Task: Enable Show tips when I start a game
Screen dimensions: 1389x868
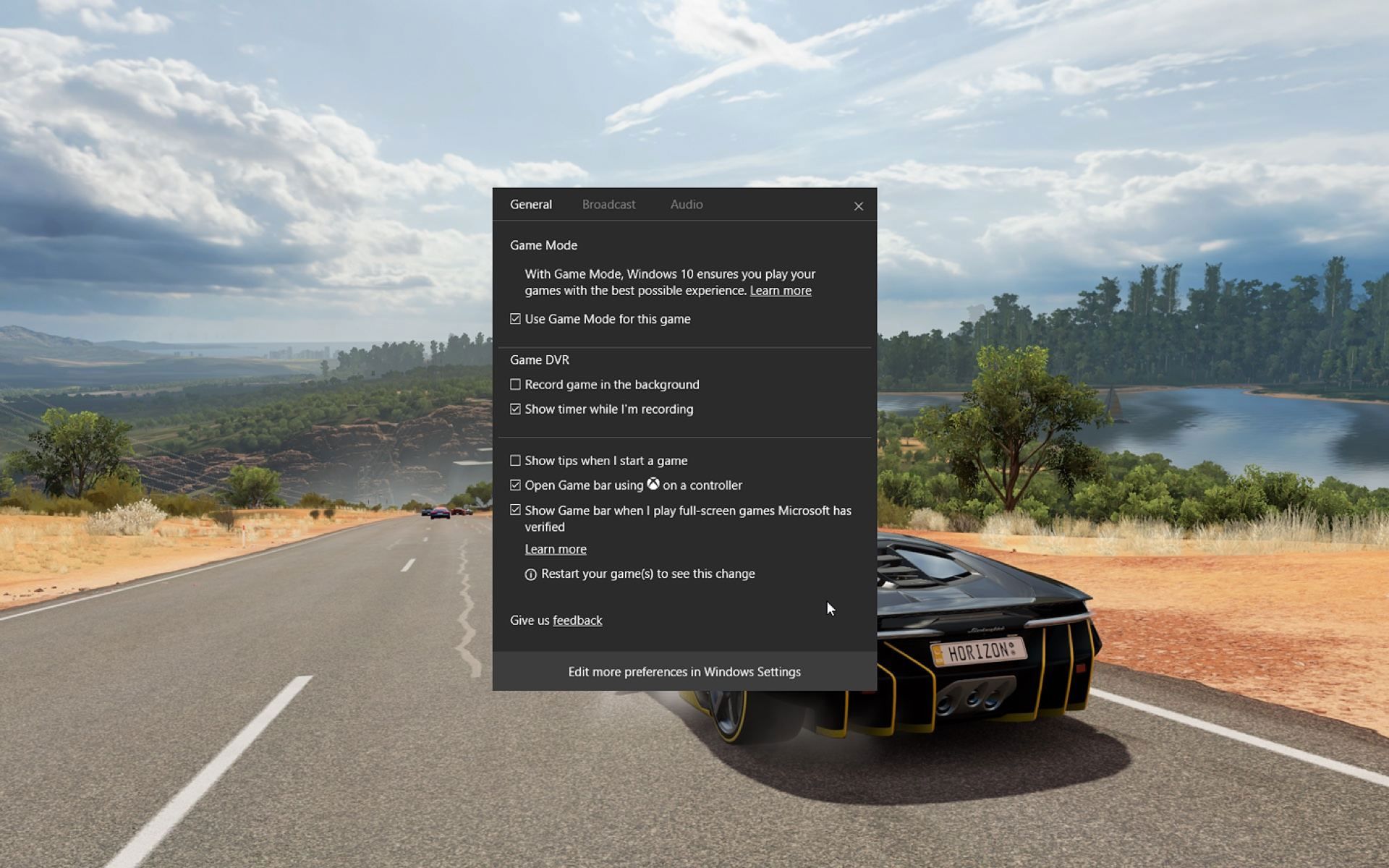Action: (x=515, y=460)
